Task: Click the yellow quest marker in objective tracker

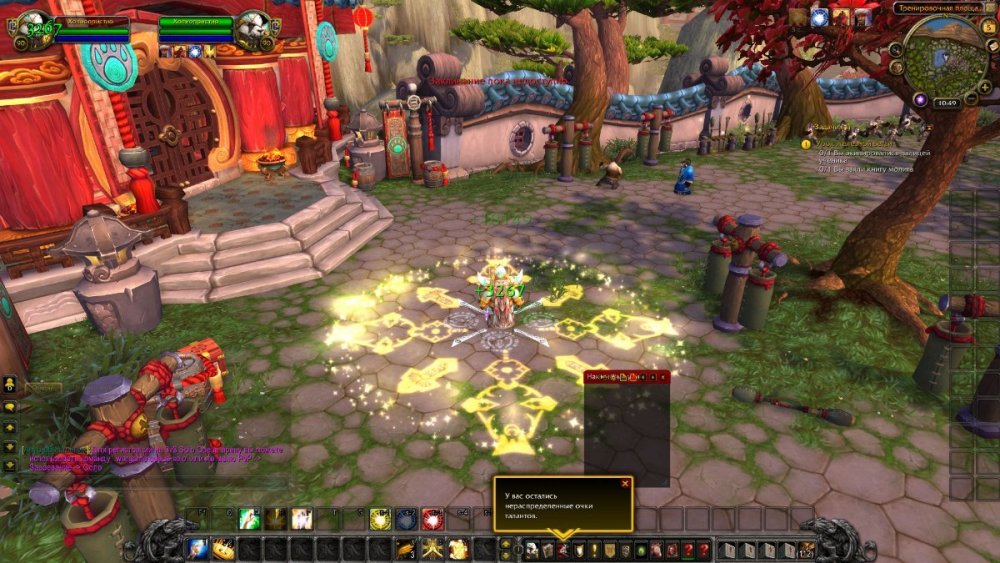Action: tap(806, 144)
